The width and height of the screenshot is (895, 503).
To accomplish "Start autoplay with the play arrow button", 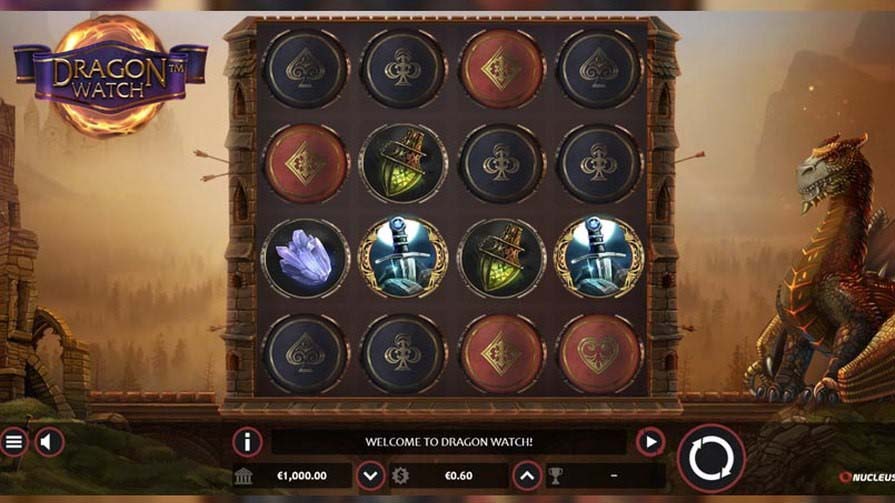I will click(650, 441).
